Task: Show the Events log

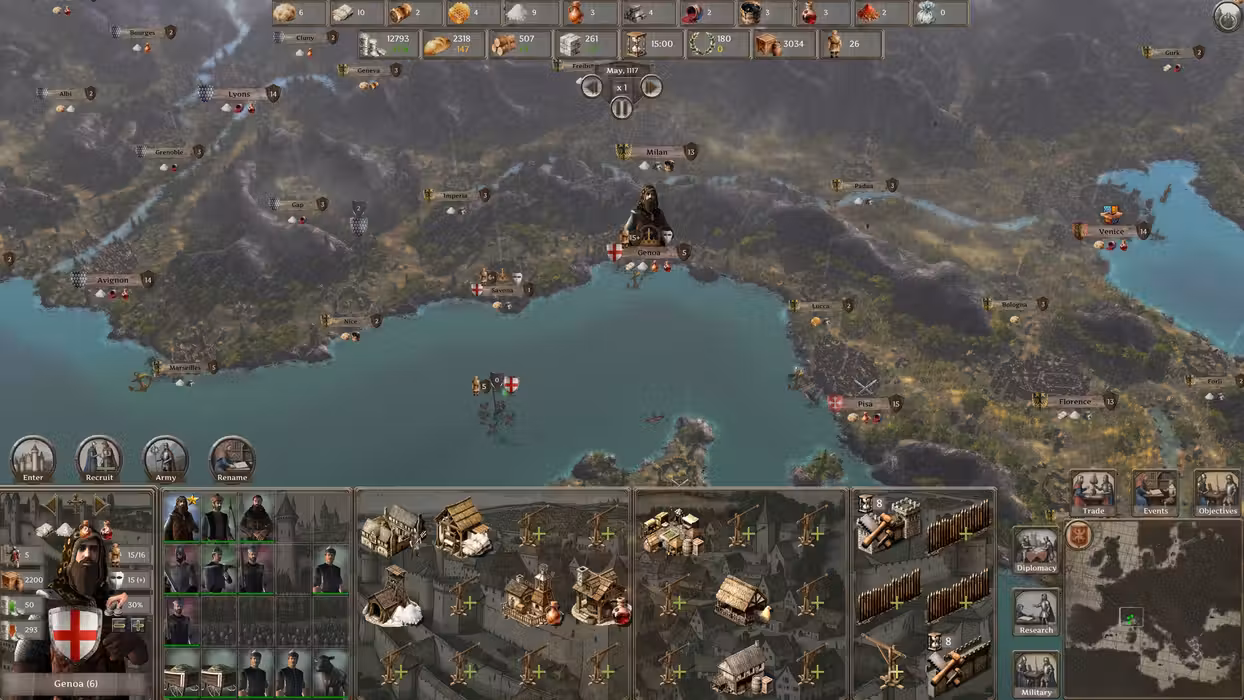Action: coord(1155,492)
